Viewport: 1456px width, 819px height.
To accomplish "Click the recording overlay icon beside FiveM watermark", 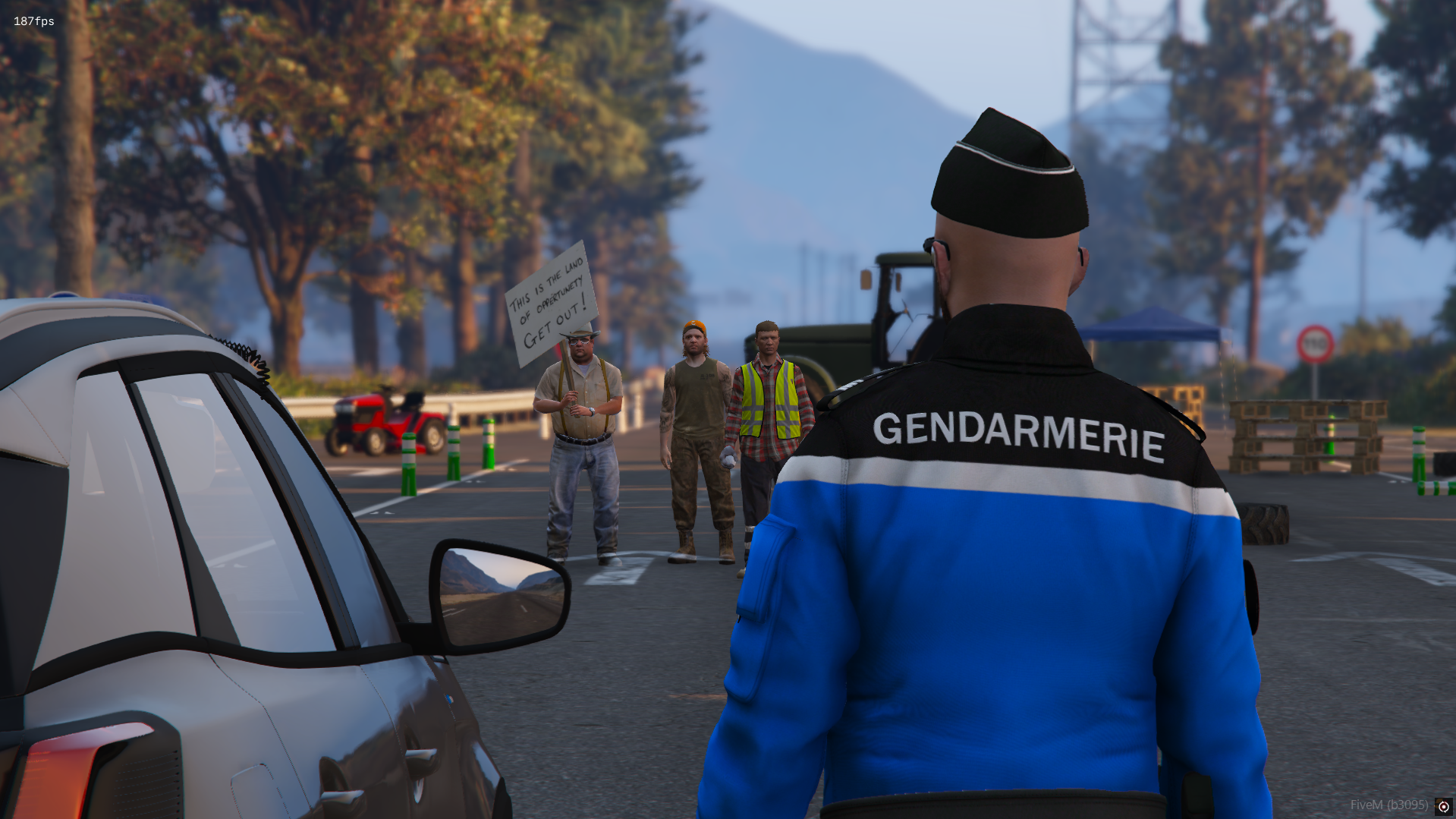I will coord(1443,806).
